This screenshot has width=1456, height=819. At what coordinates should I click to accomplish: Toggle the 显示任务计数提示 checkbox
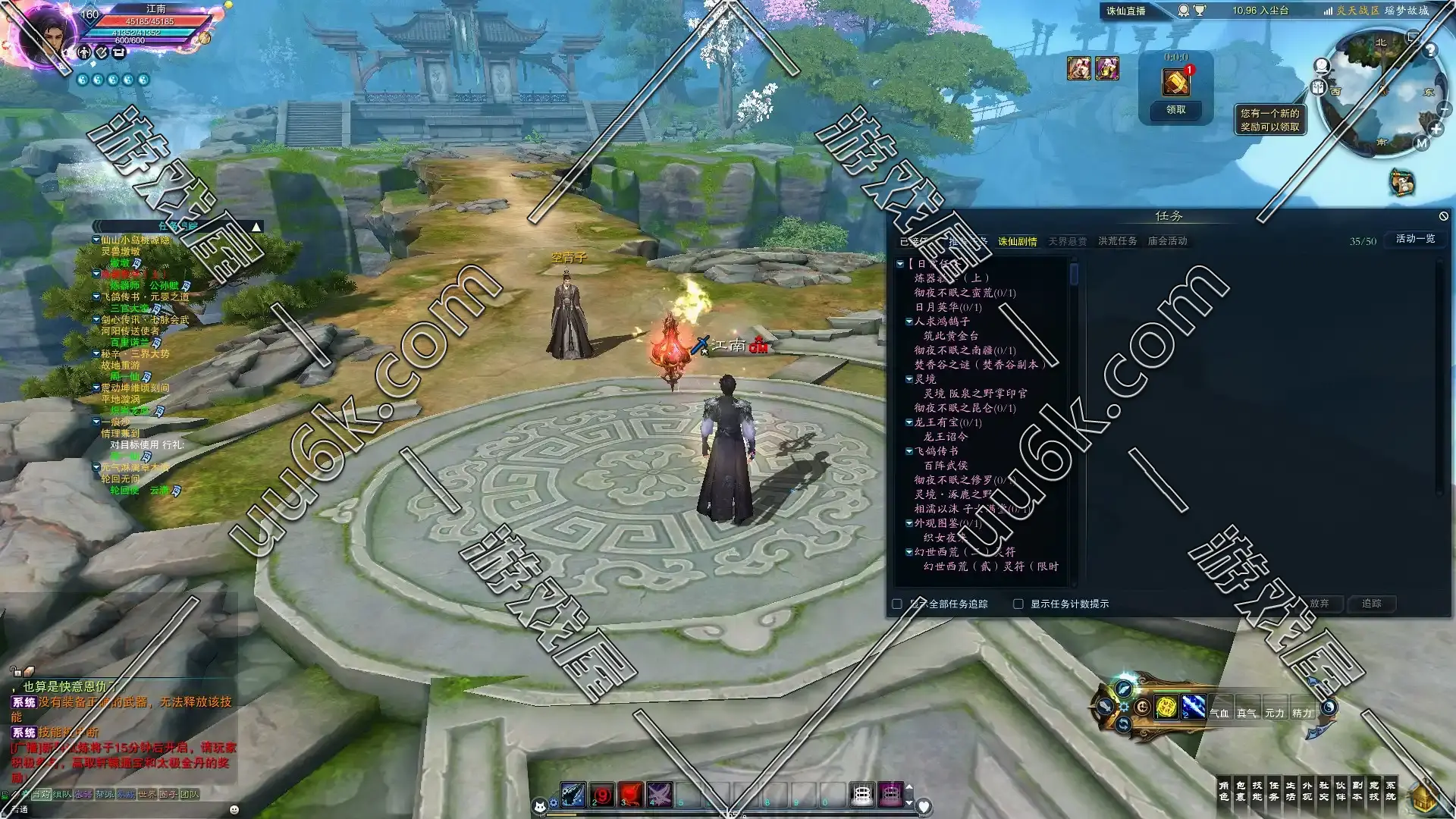pos(1018,604)
